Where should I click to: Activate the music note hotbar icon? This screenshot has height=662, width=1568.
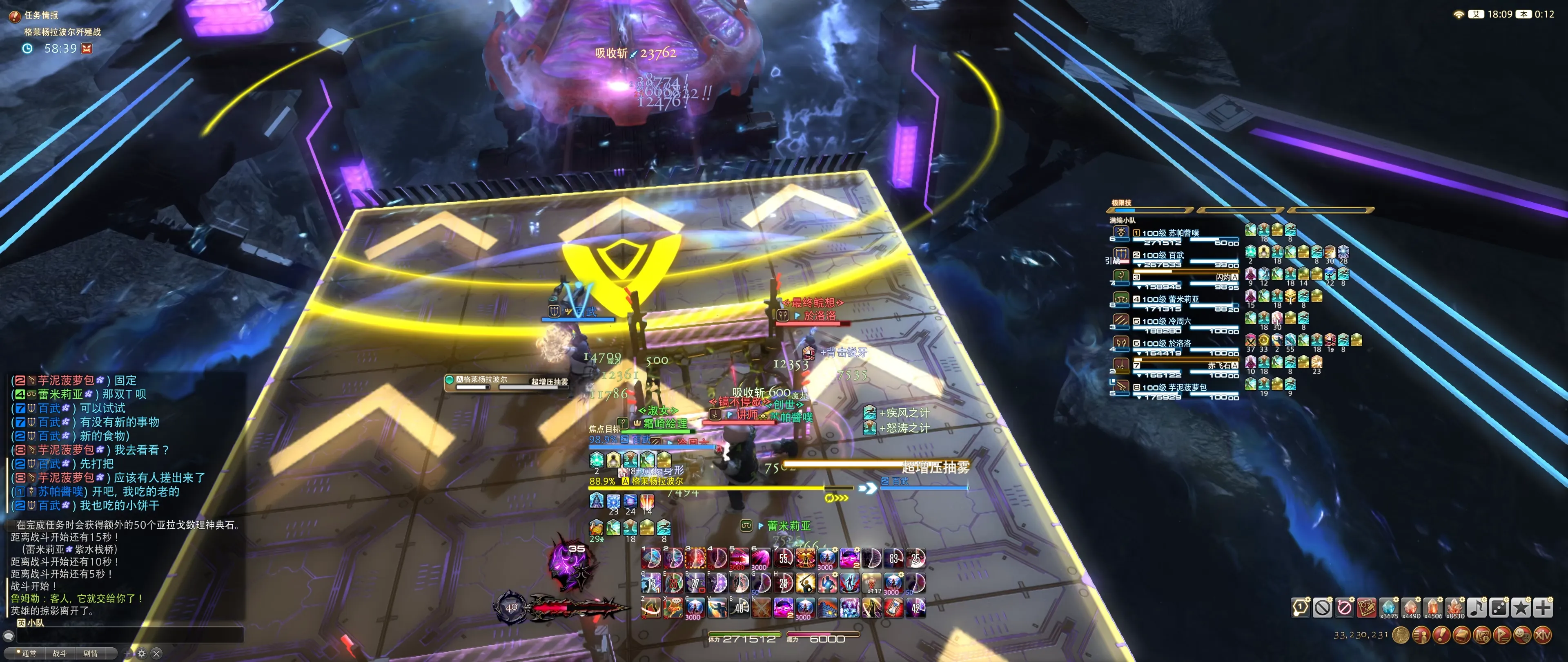click(x=1477, y=607)
